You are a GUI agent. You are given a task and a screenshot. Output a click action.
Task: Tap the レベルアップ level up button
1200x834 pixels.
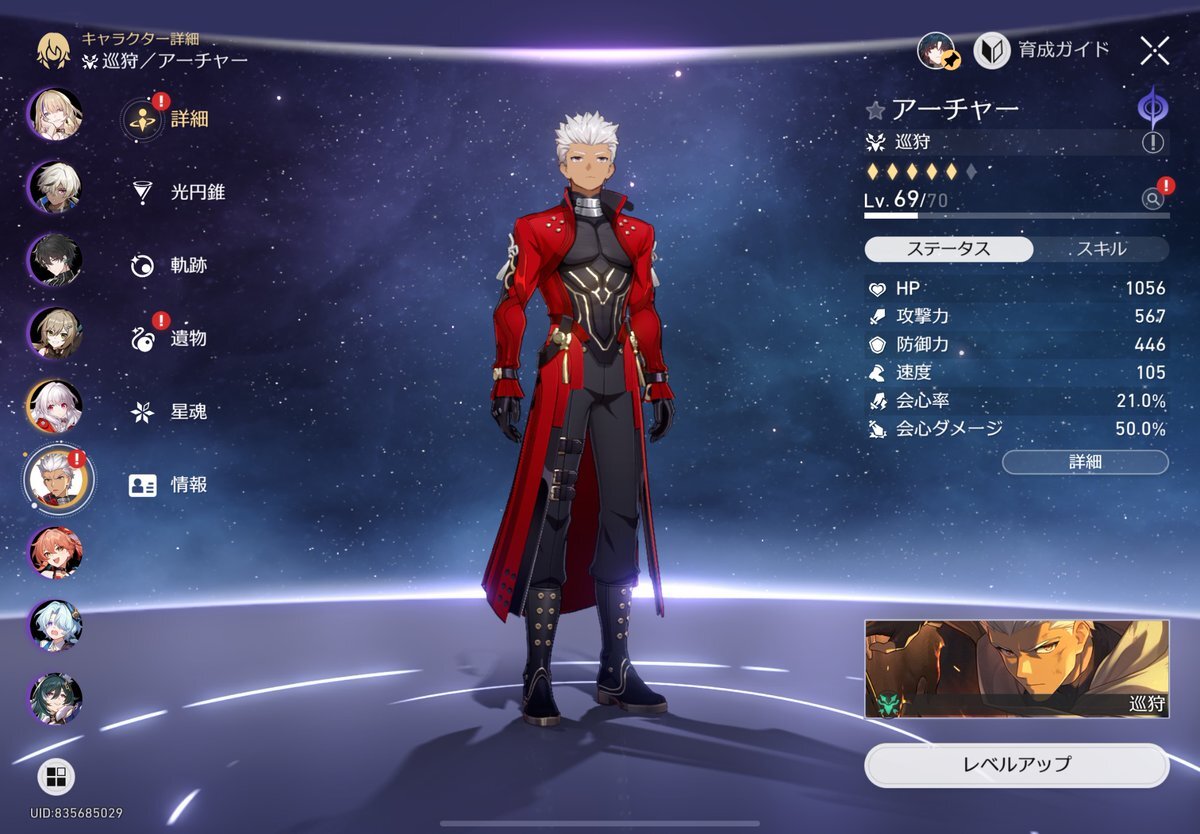(x=1016, y=765)
